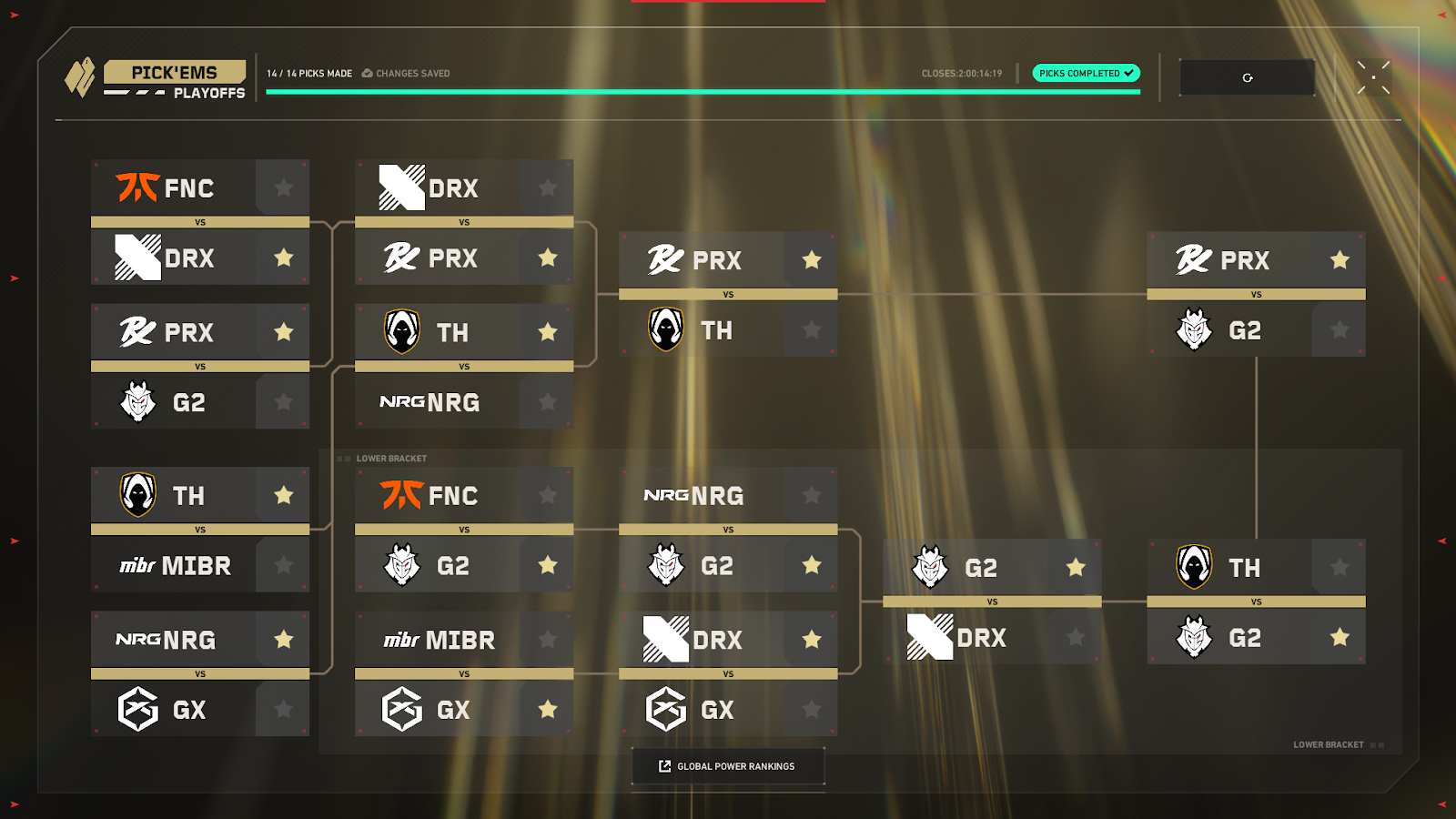The width and height of the screenshot is (1456, 819).
Task: Click the G2 logo in the lower bracket final
Action: (1195, 637)
